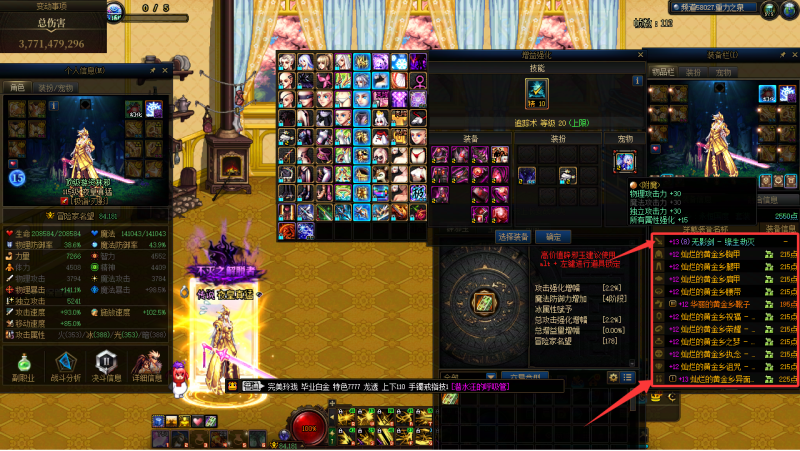
Task: Click the blue level 15 badge
Action: coord(17,177)
